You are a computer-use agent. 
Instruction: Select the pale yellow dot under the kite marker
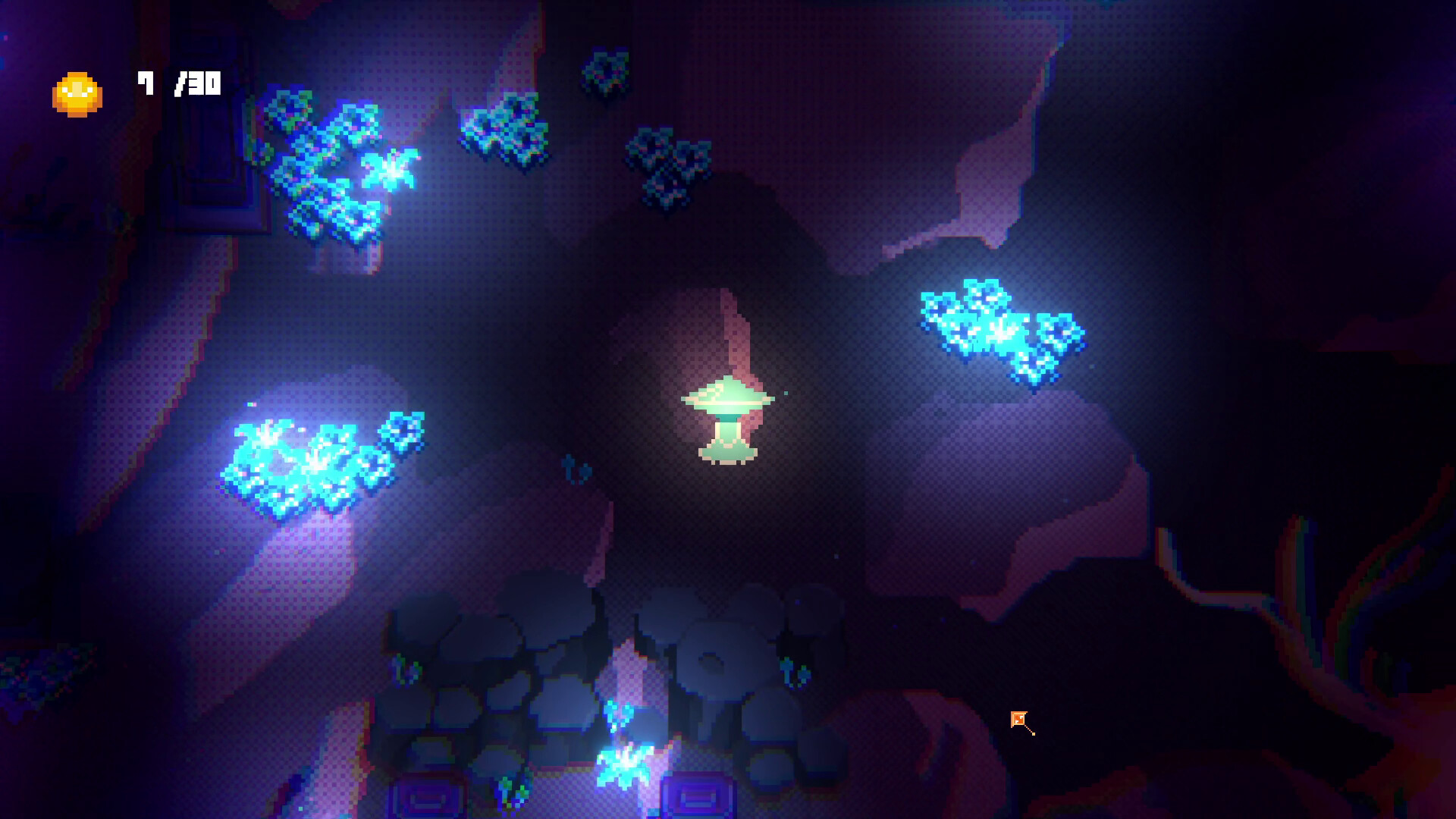click(1034, 734)
